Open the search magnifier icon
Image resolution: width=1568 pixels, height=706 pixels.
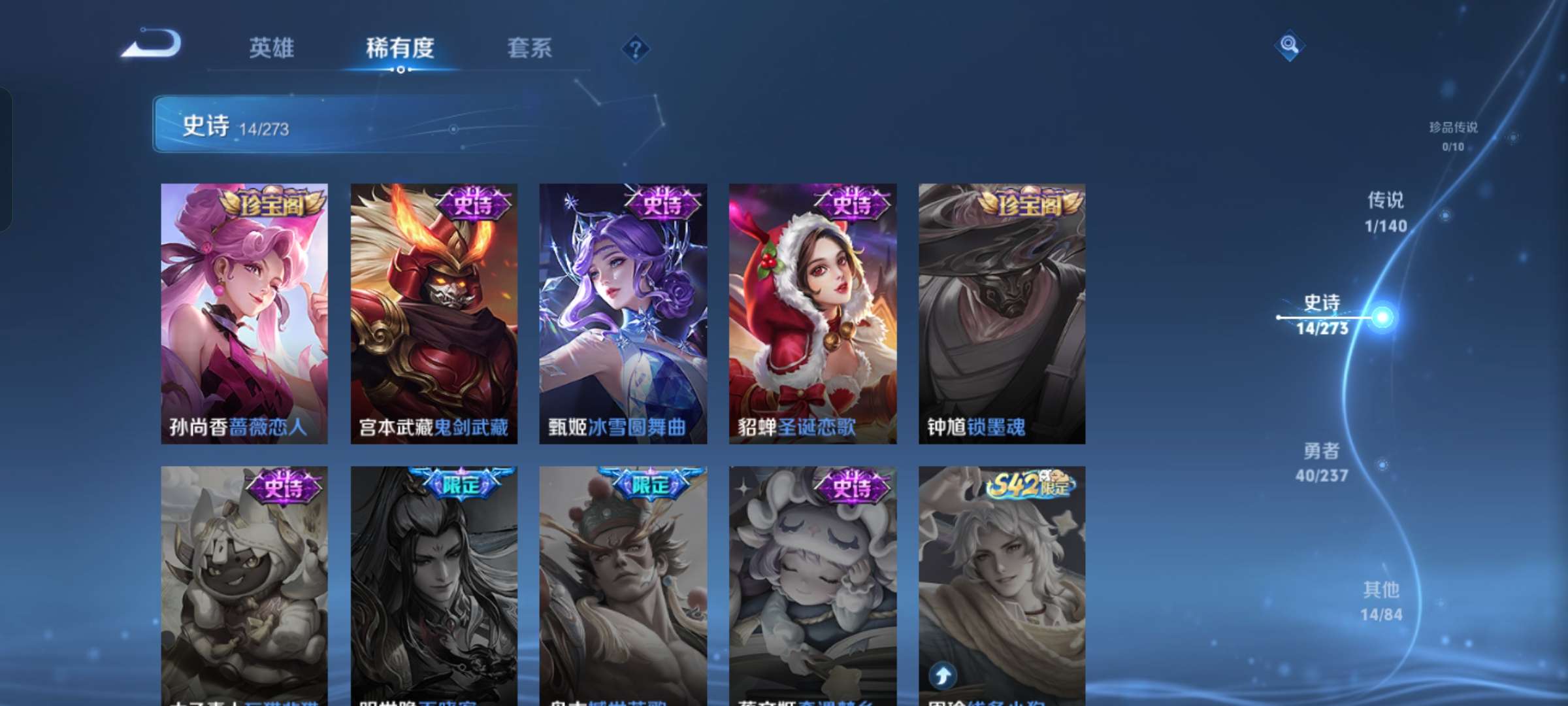click(x=1288, y=46)
